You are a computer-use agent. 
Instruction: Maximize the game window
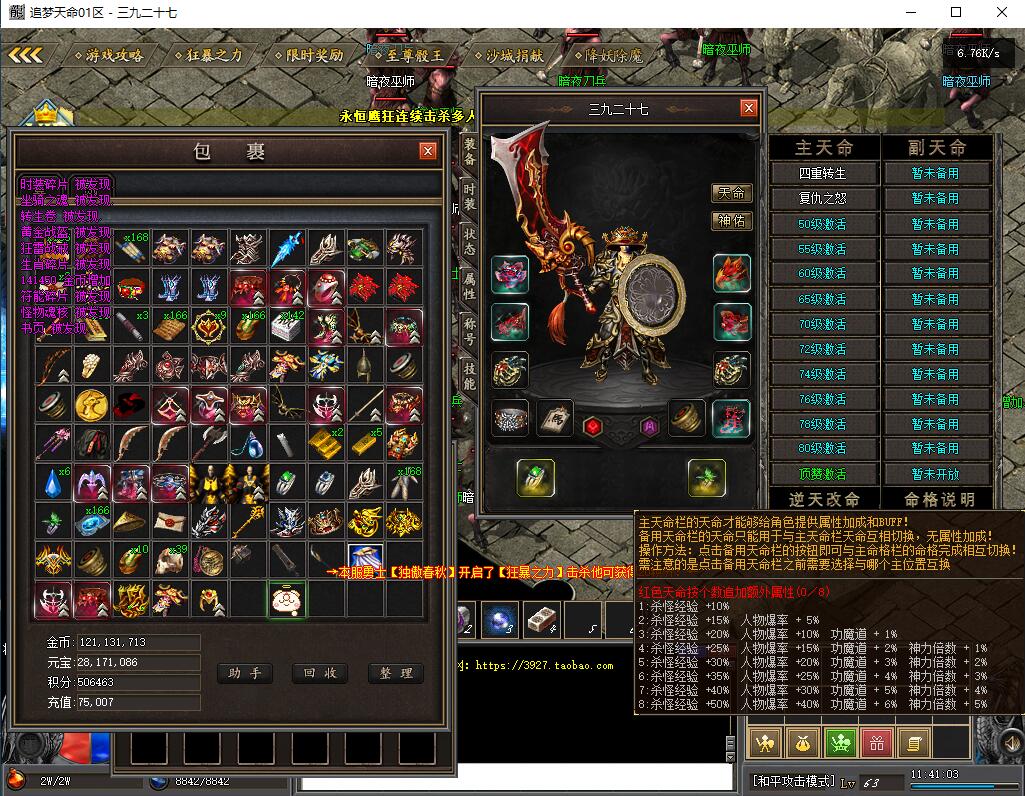tap(956, 12)
